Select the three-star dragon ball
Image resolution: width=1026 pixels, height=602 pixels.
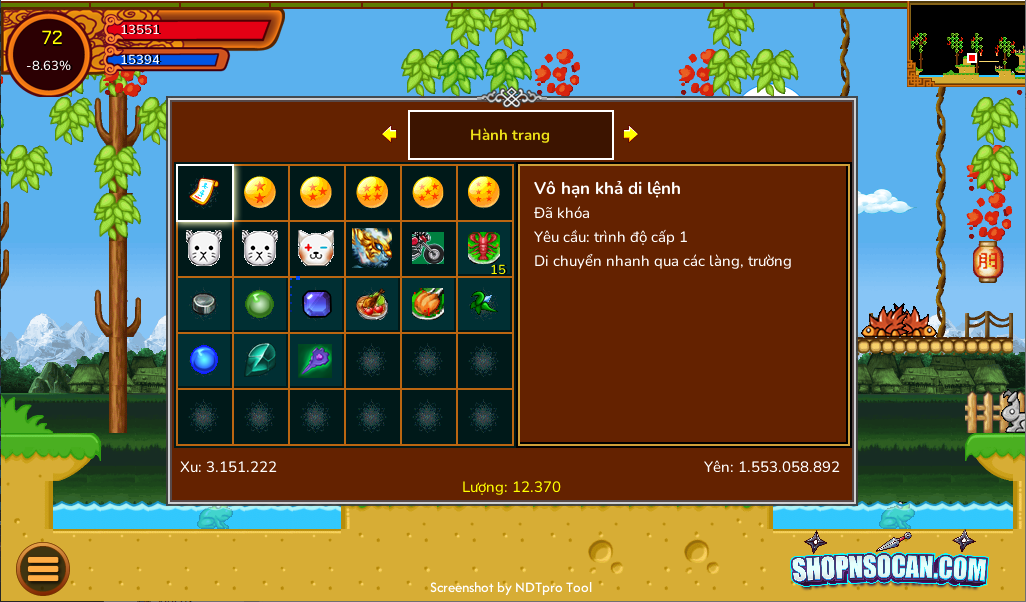point(316,193)
